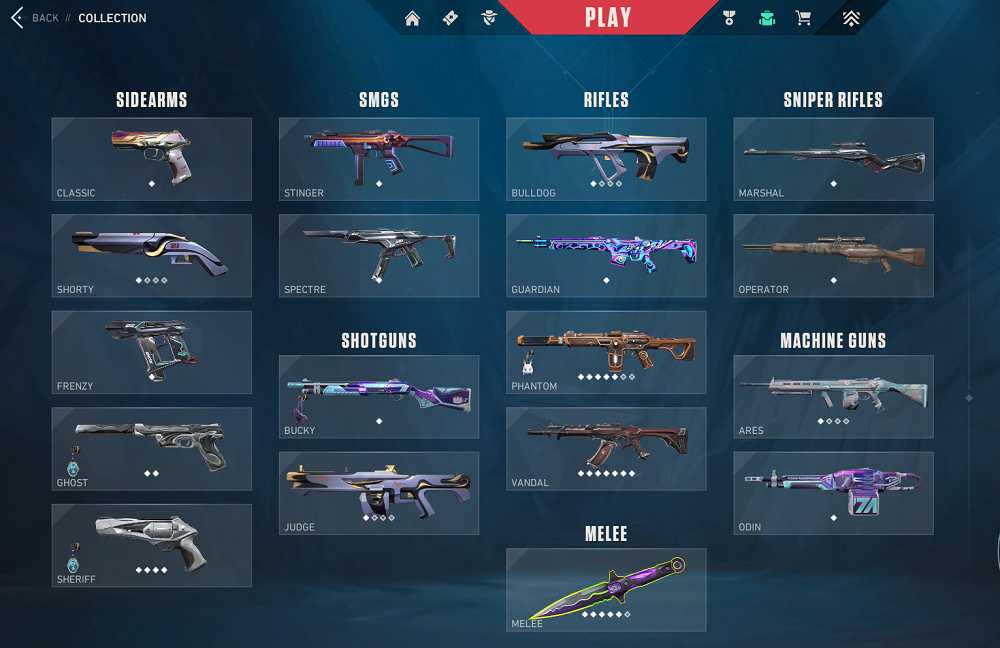
Task: Choose the Guardian rifle slot
Action: [606, 256]
